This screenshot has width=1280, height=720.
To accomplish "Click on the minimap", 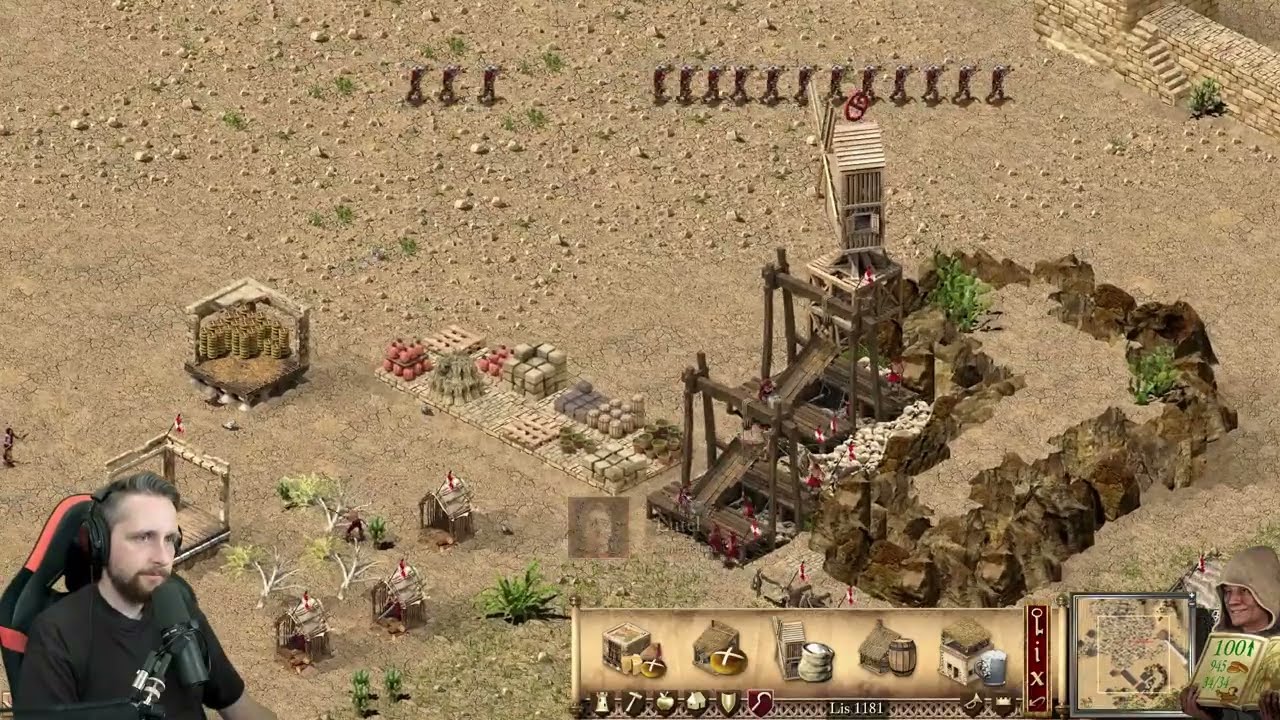I will click(1131, 652).
